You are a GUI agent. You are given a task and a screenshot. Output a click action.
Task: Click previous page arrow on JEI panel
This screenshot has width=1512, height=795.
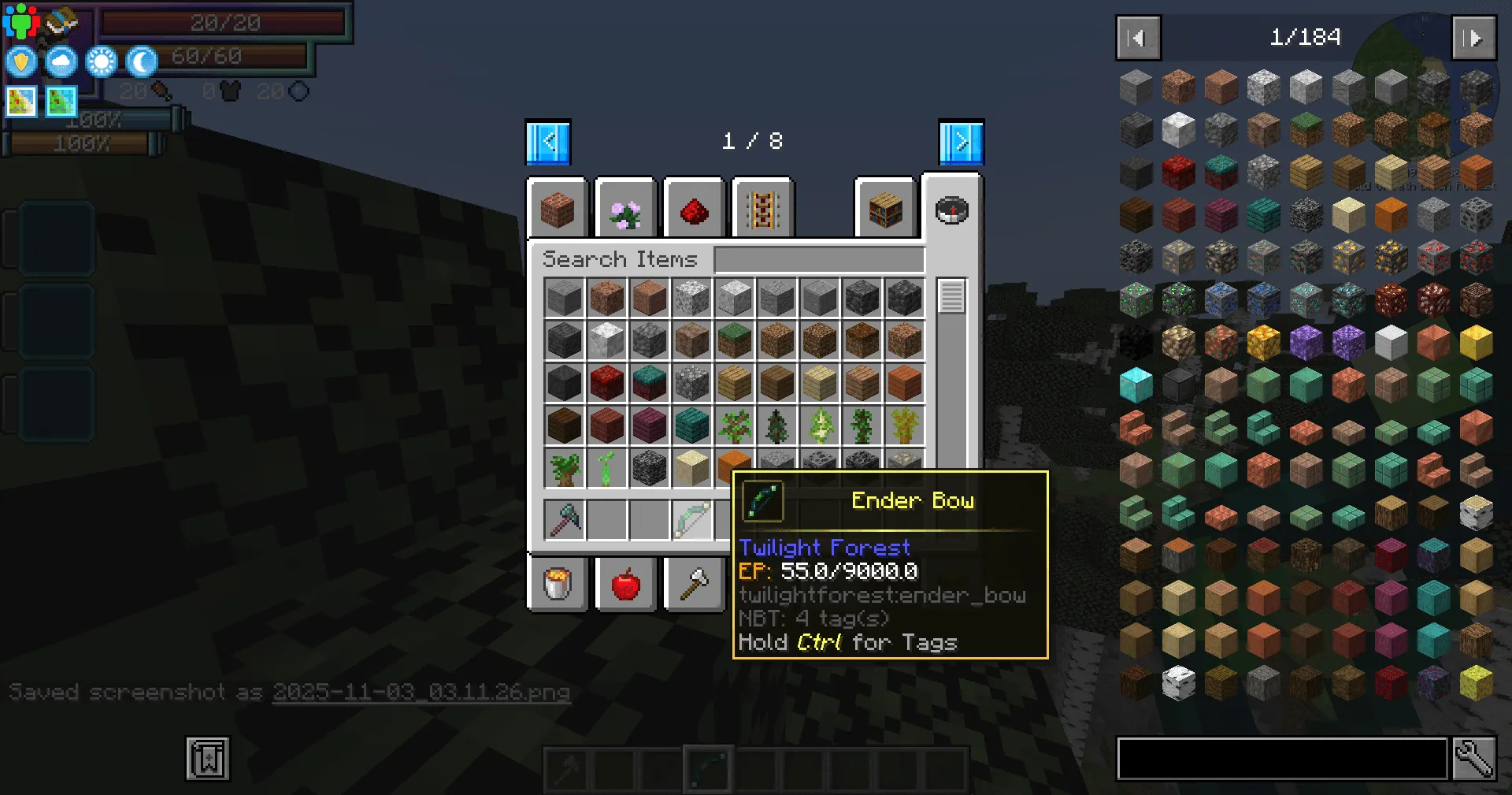[1137, 37]
